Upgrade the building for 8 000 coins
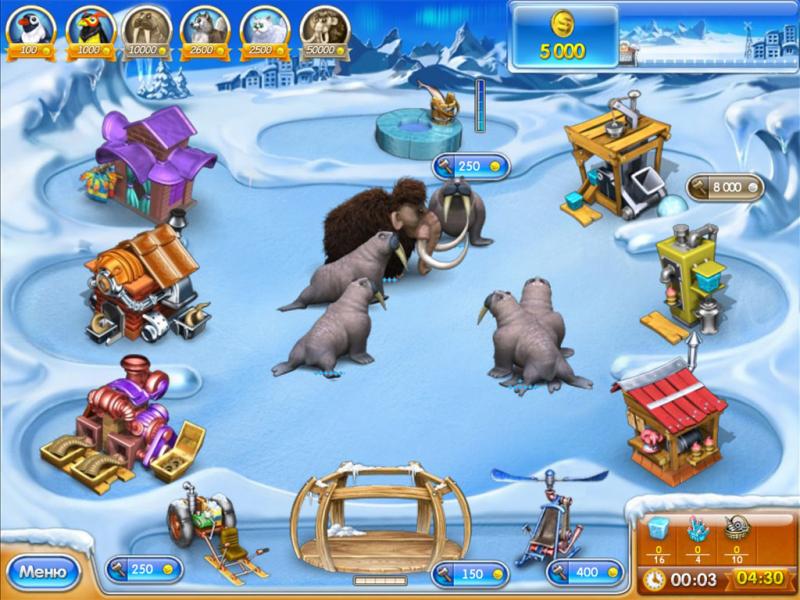The image size is (800, 600). pos(725,186)
